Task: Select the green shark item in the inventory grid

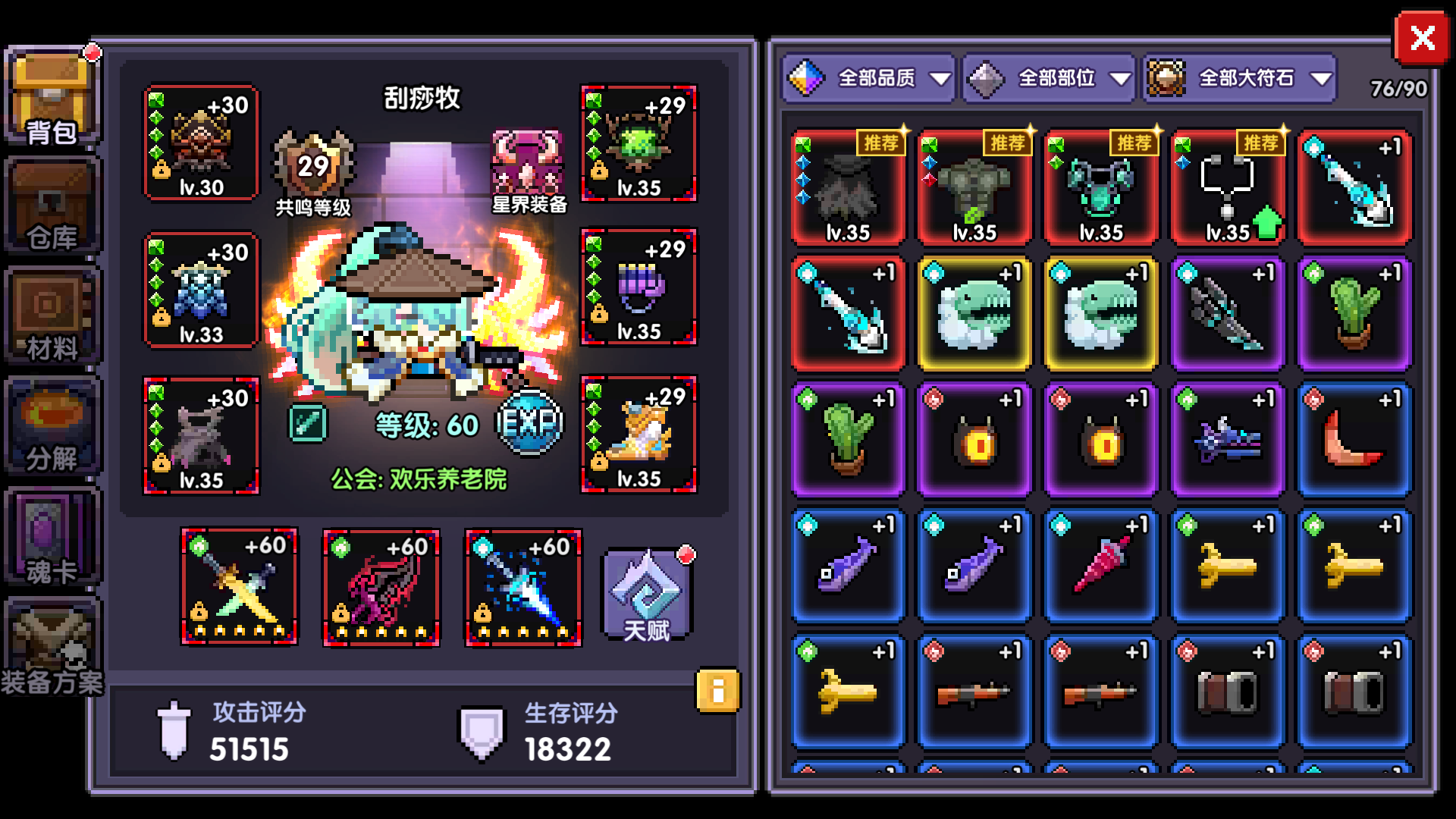Action: (x=974, y=315)
